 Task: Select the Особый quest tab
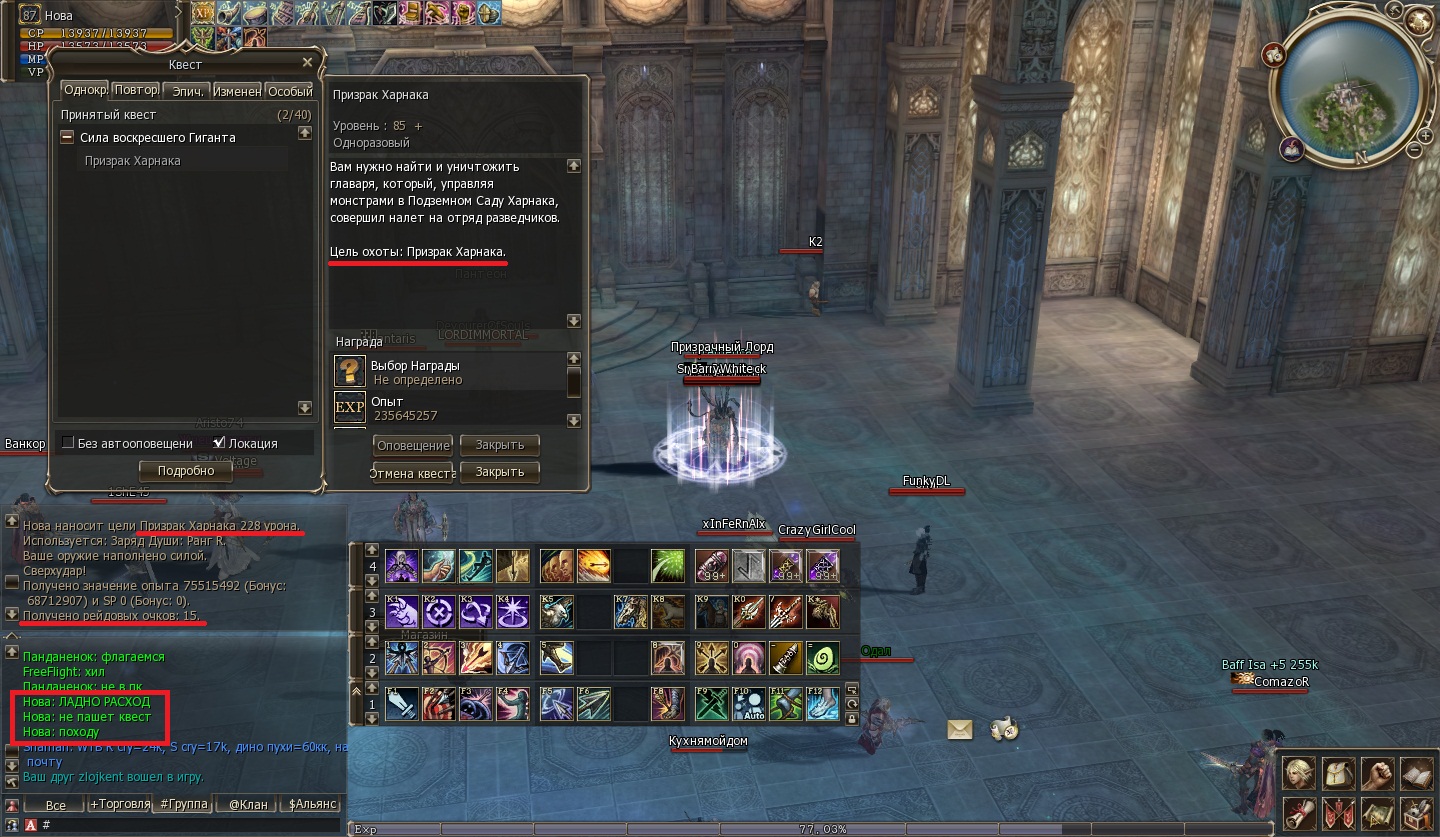pos(290,90)
